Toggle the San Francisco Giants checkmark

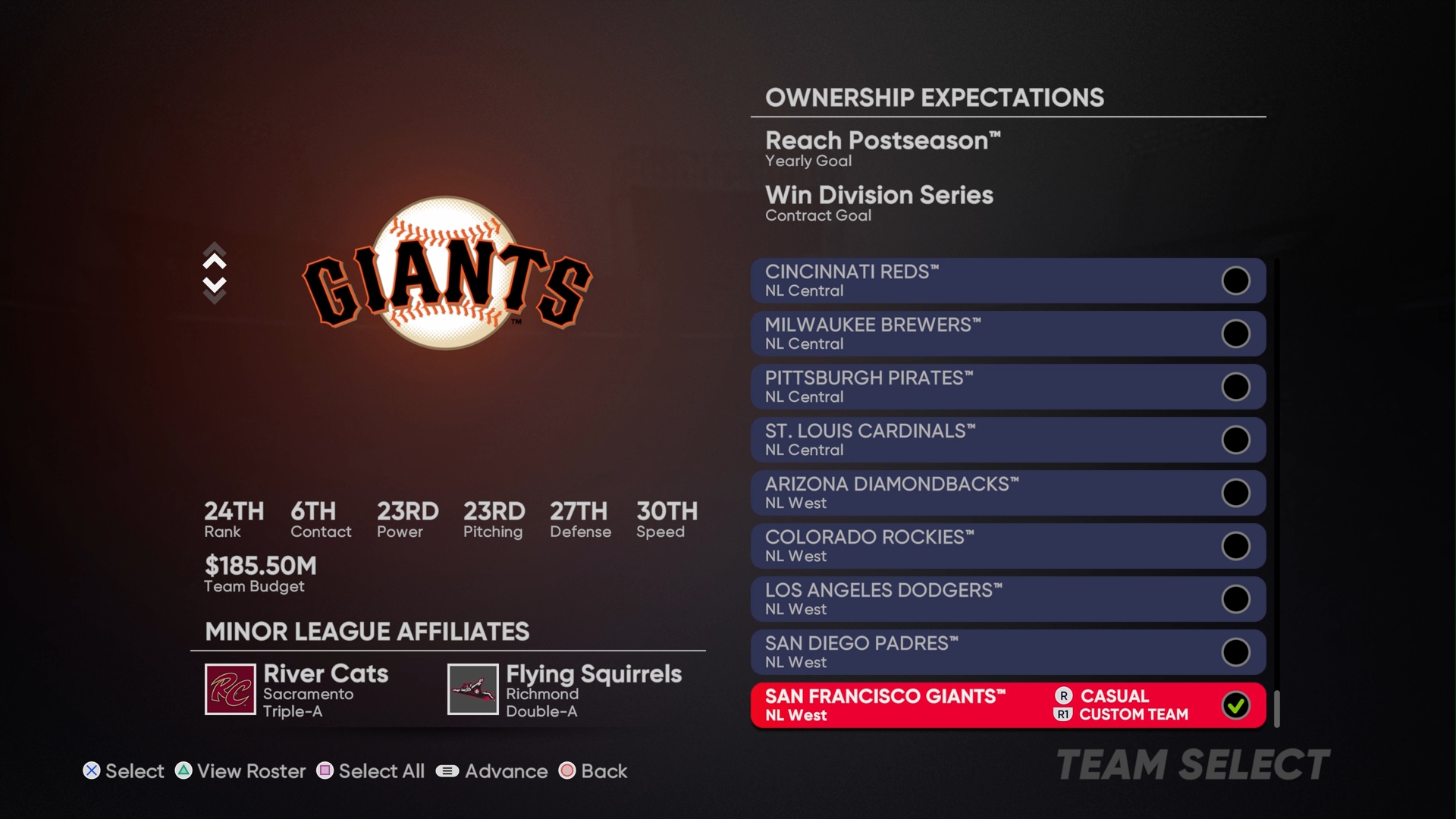[1238, 704]
